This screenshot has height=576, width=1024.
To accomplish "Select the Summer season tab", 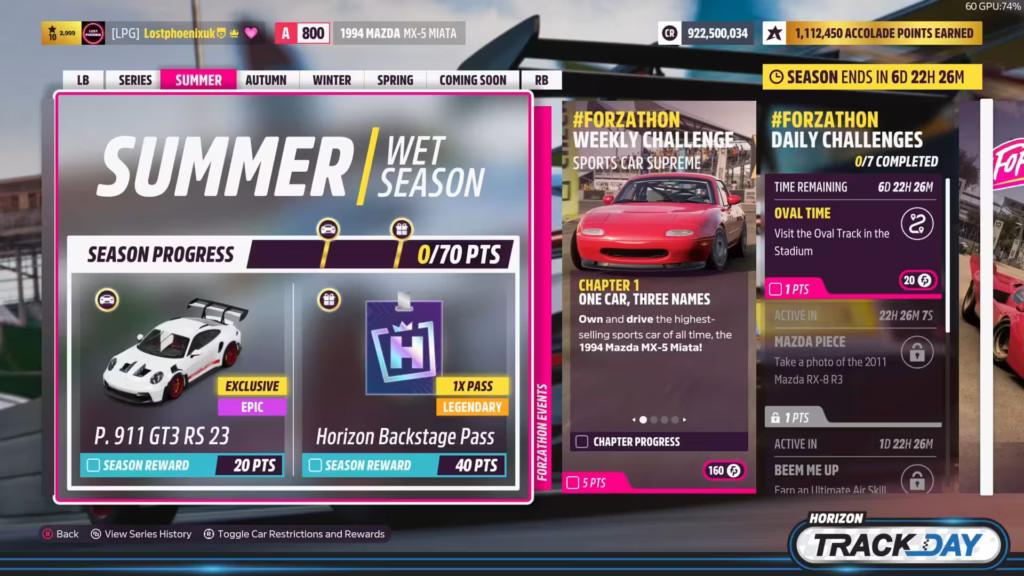I will pos(198,80).
